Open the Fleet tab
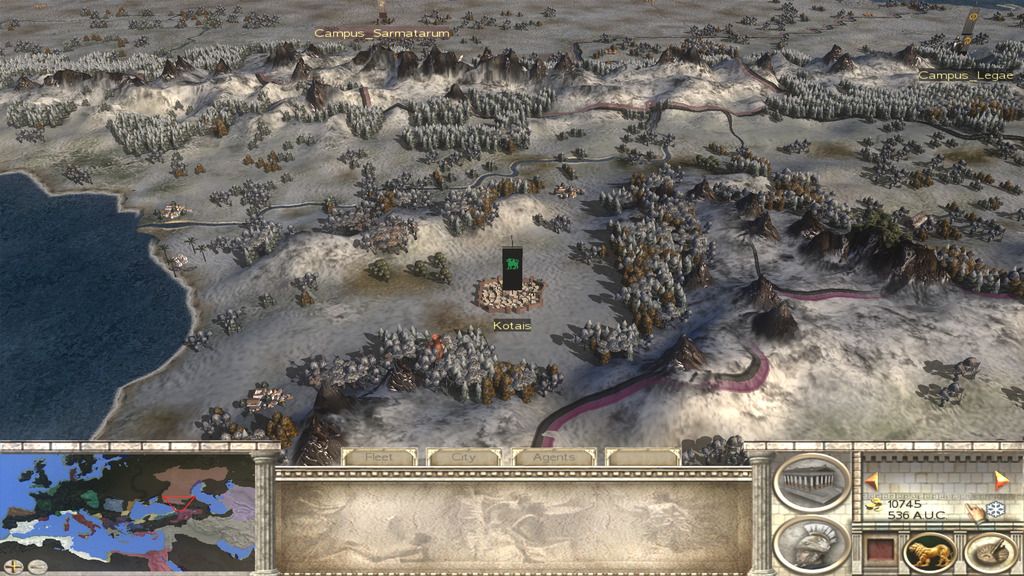 tap(379, 457)
